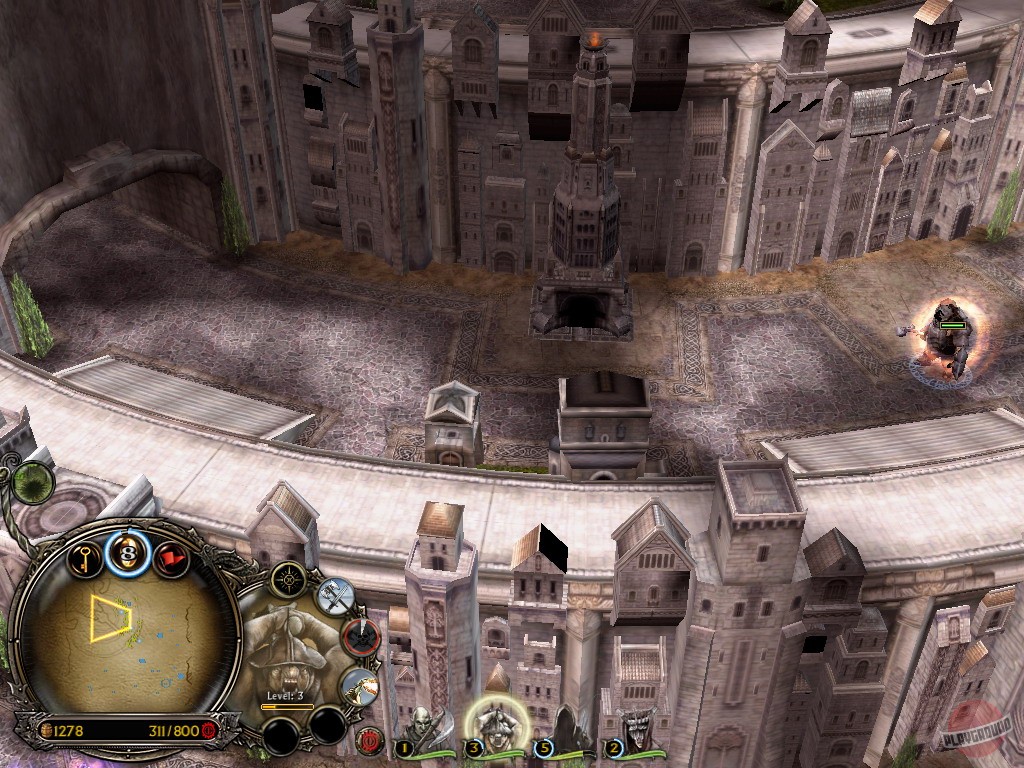
Task: Click the red eye button beside hero bar
Action: pyautogui.click(x=370, y=742)
